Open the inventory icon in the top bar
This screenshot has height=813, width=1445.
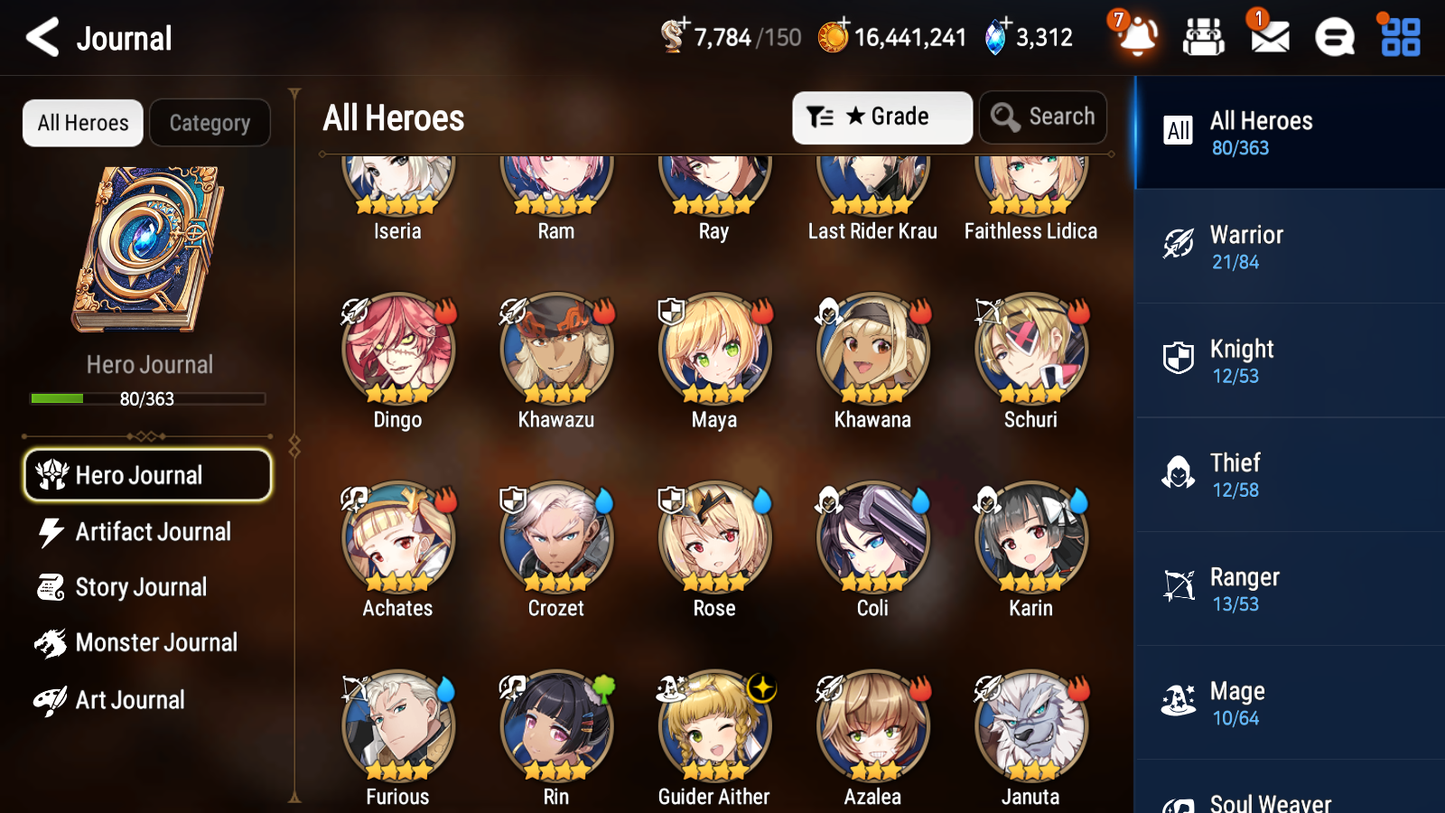[x=1202, y=36]
